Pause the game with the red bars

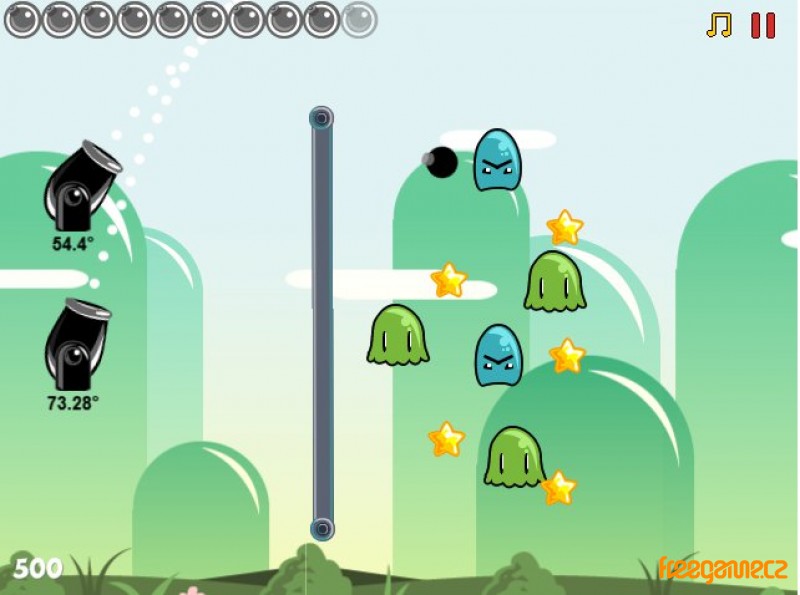[763, 25]
